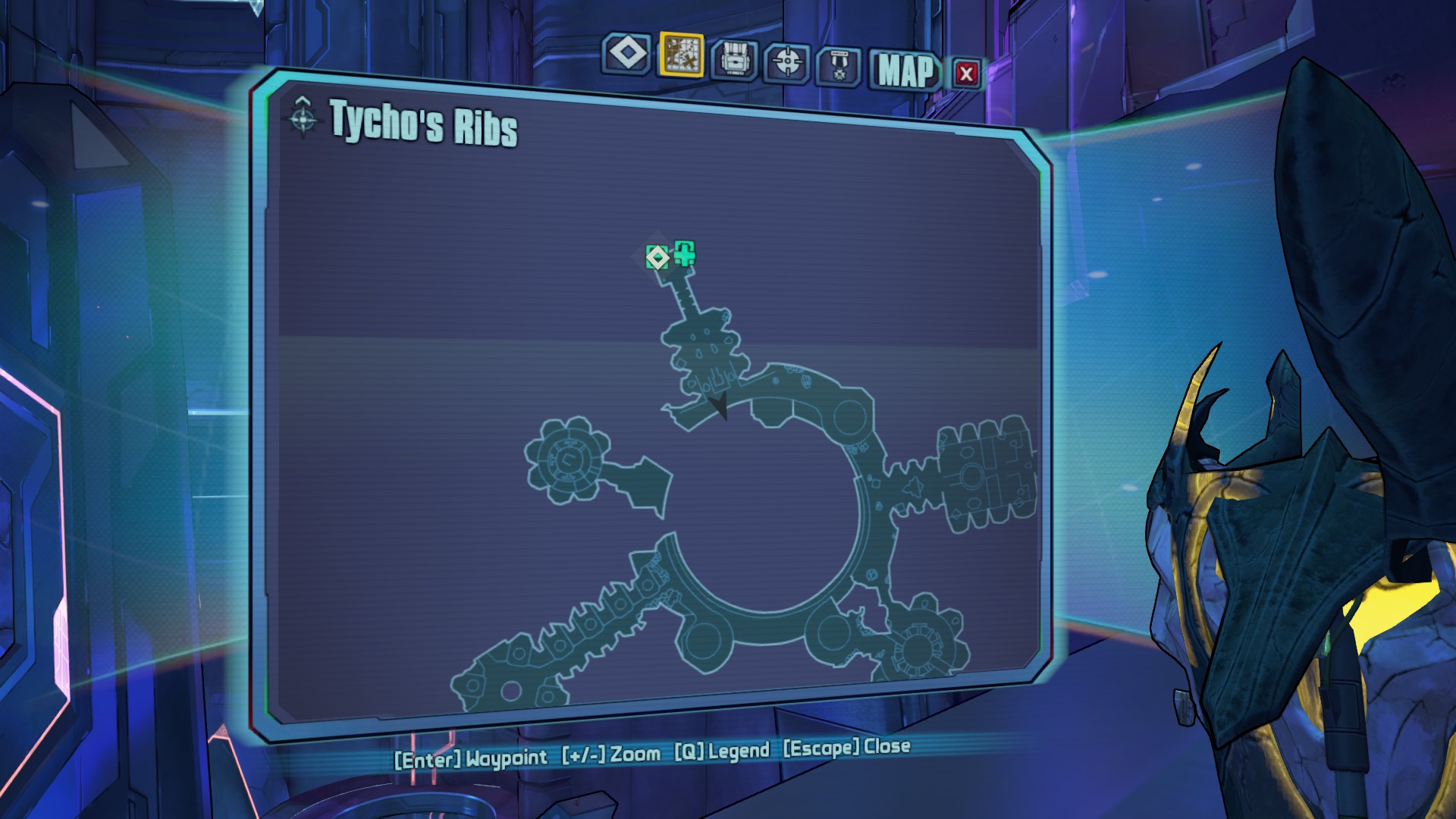Click the compass rose beside Tycho's Ribs title

[303, 119]
